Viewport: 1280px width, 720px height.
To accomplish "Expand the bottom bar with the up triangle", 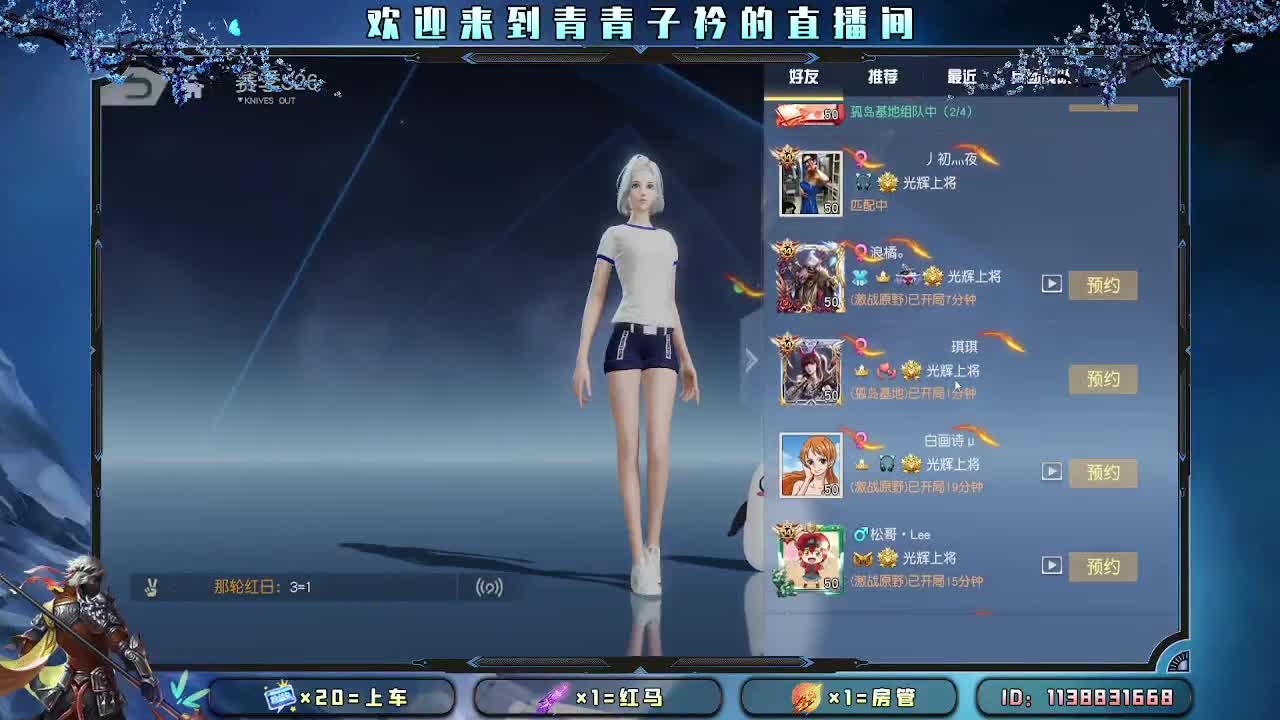I will pos(641,668).
